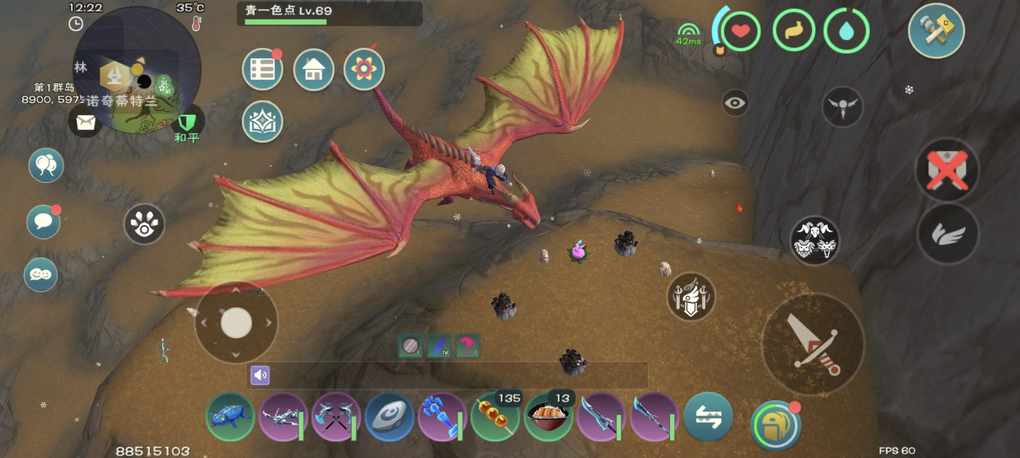Toggle the eye visibility icon

735,102
